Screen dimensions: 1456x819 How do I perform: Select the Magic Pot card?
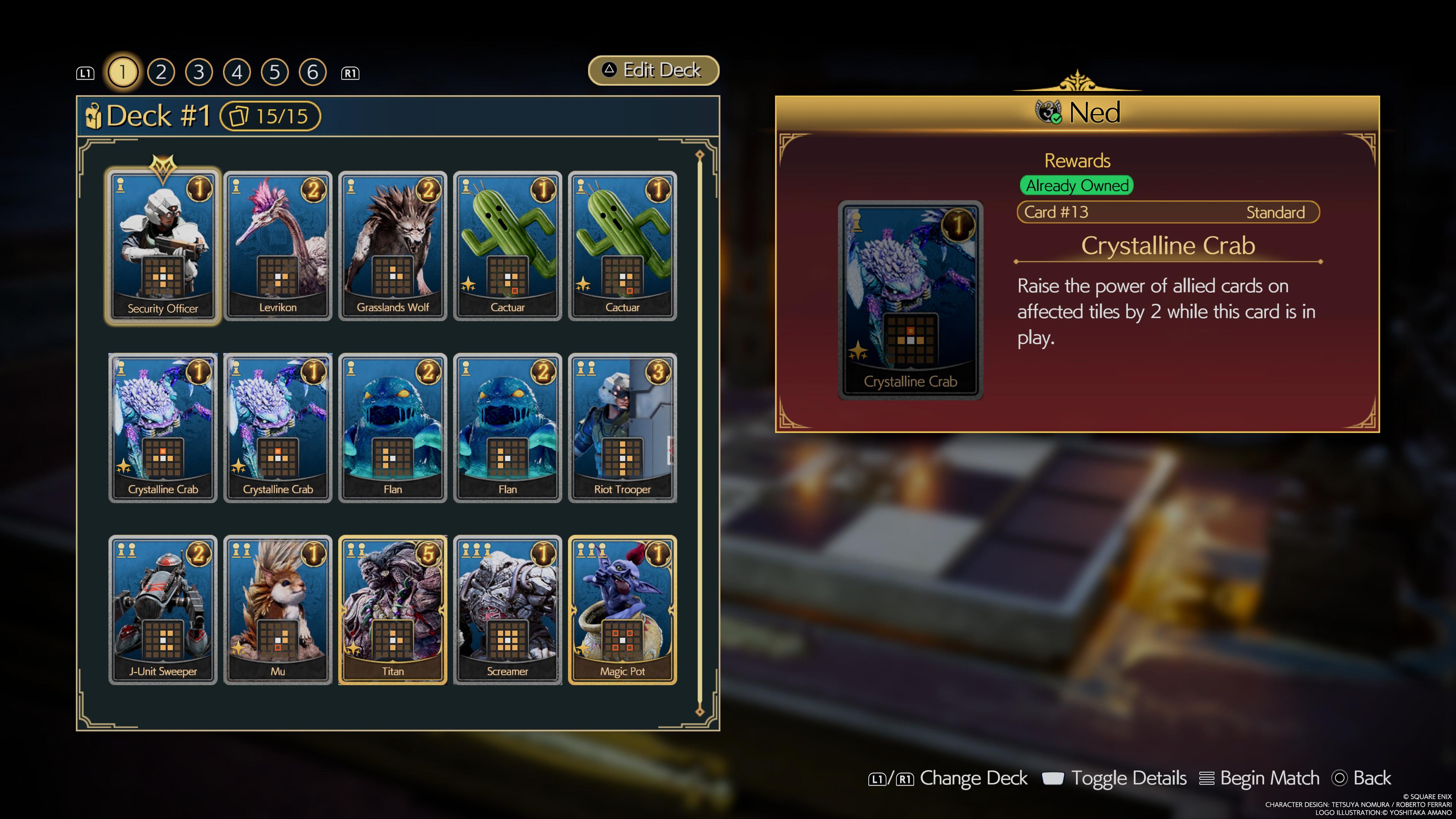click(x=622, y=610)
